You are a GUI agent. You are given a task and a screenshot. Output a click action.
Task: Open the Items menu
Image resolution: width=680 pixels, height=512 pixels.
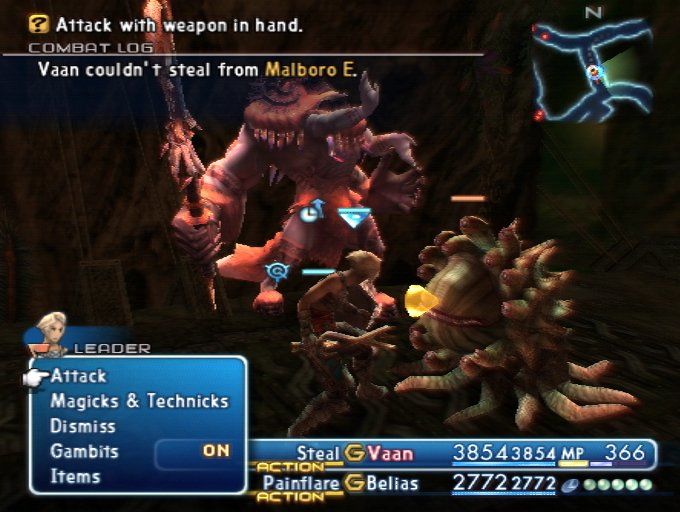(x=75, y=477)
